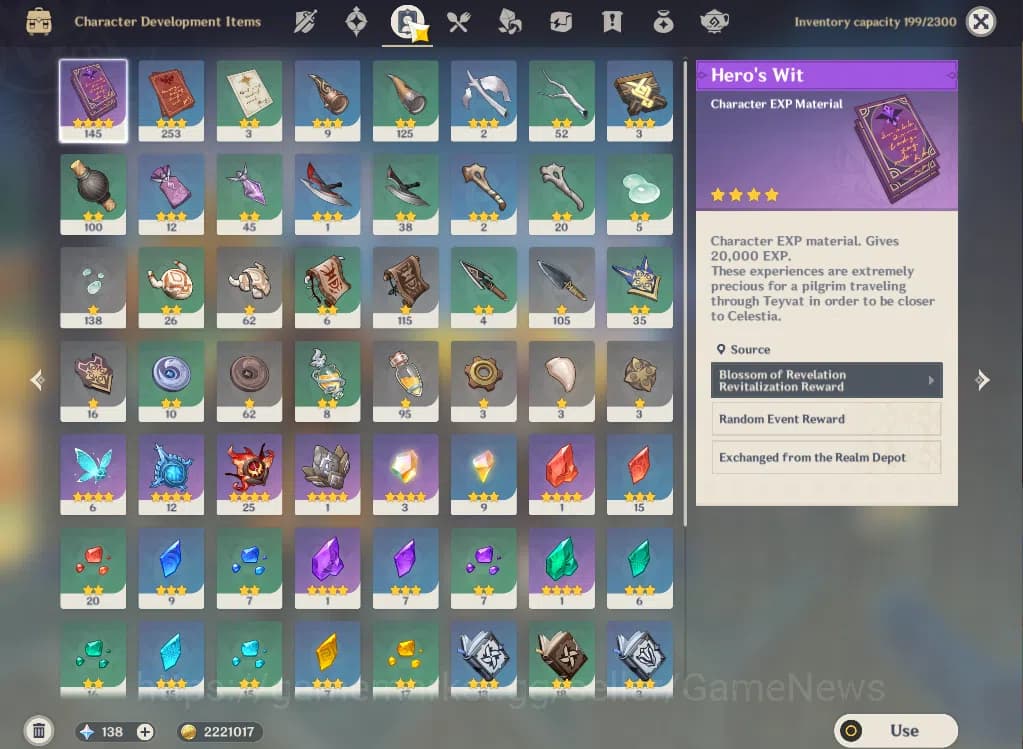Screen dimensions: 1023x749
Task: Open the Furnishings teapot tab
Action: pos(714,21)
